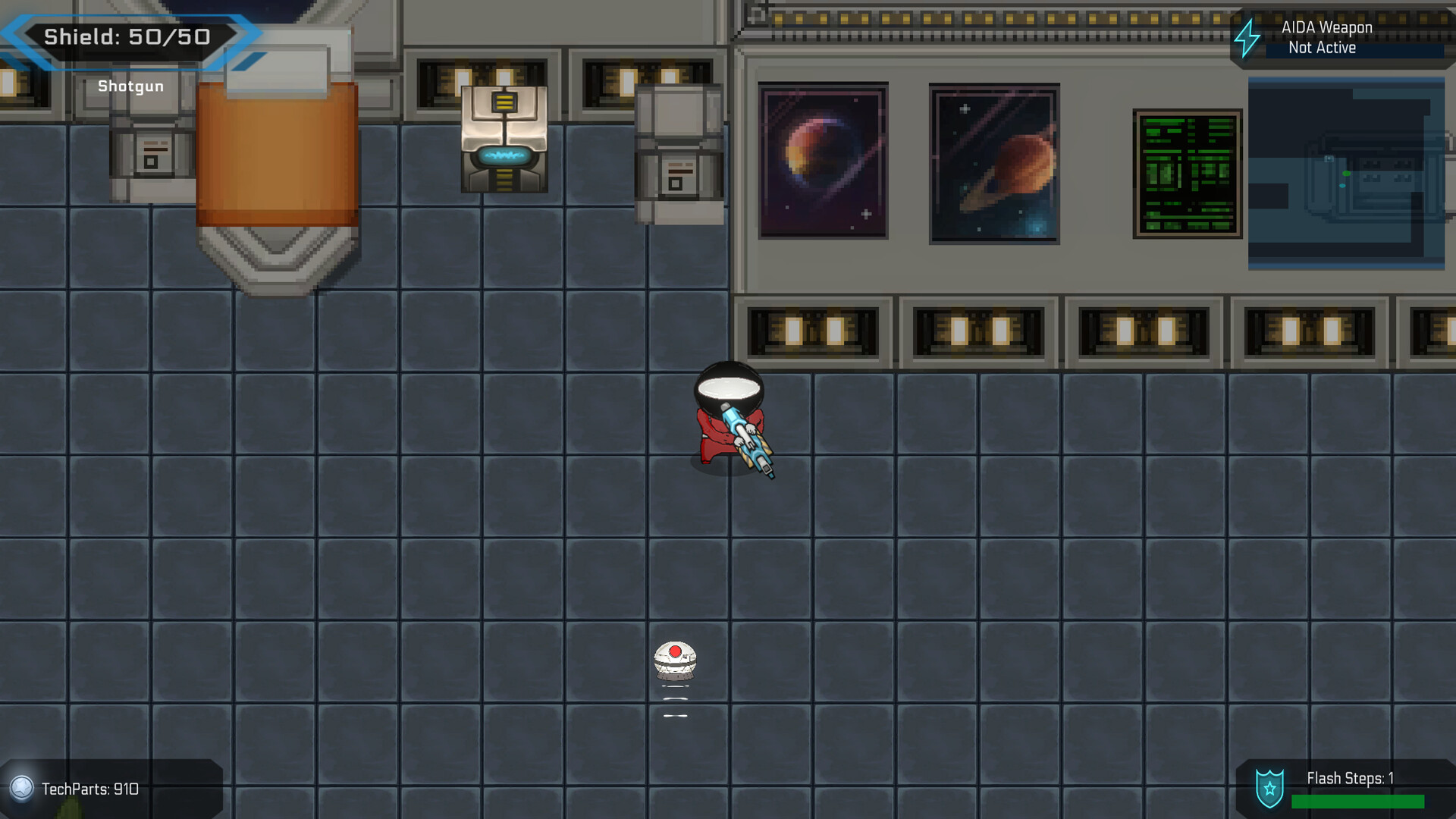Image resolution: width=1456 pixels, height=819 pixels.
Task: Expand the Shield stat readout panel
Action: 129,36
